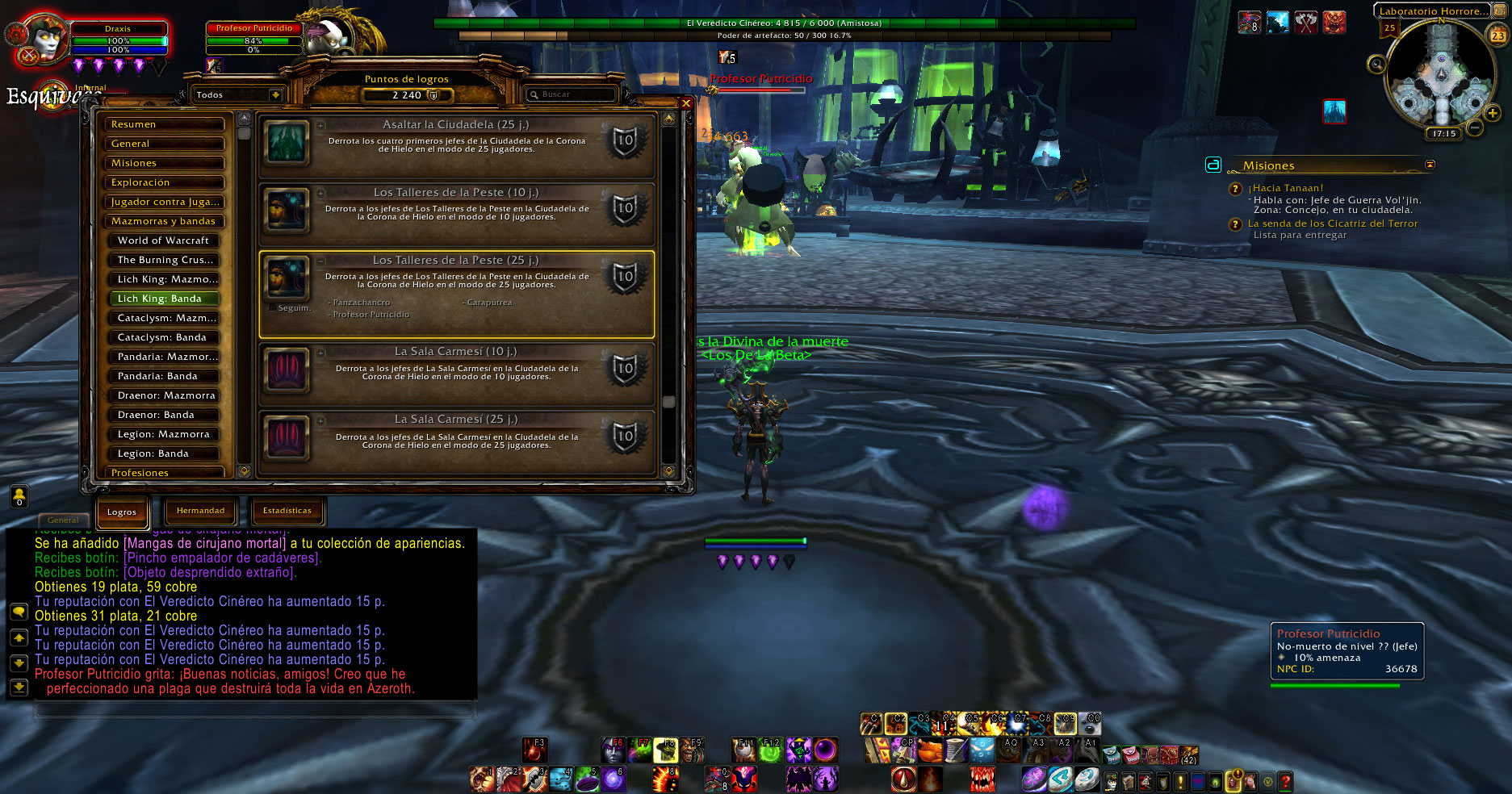Viewport: 1512px width, 794px height.
Task: Open the General chat tab
Action: point(63,520)
